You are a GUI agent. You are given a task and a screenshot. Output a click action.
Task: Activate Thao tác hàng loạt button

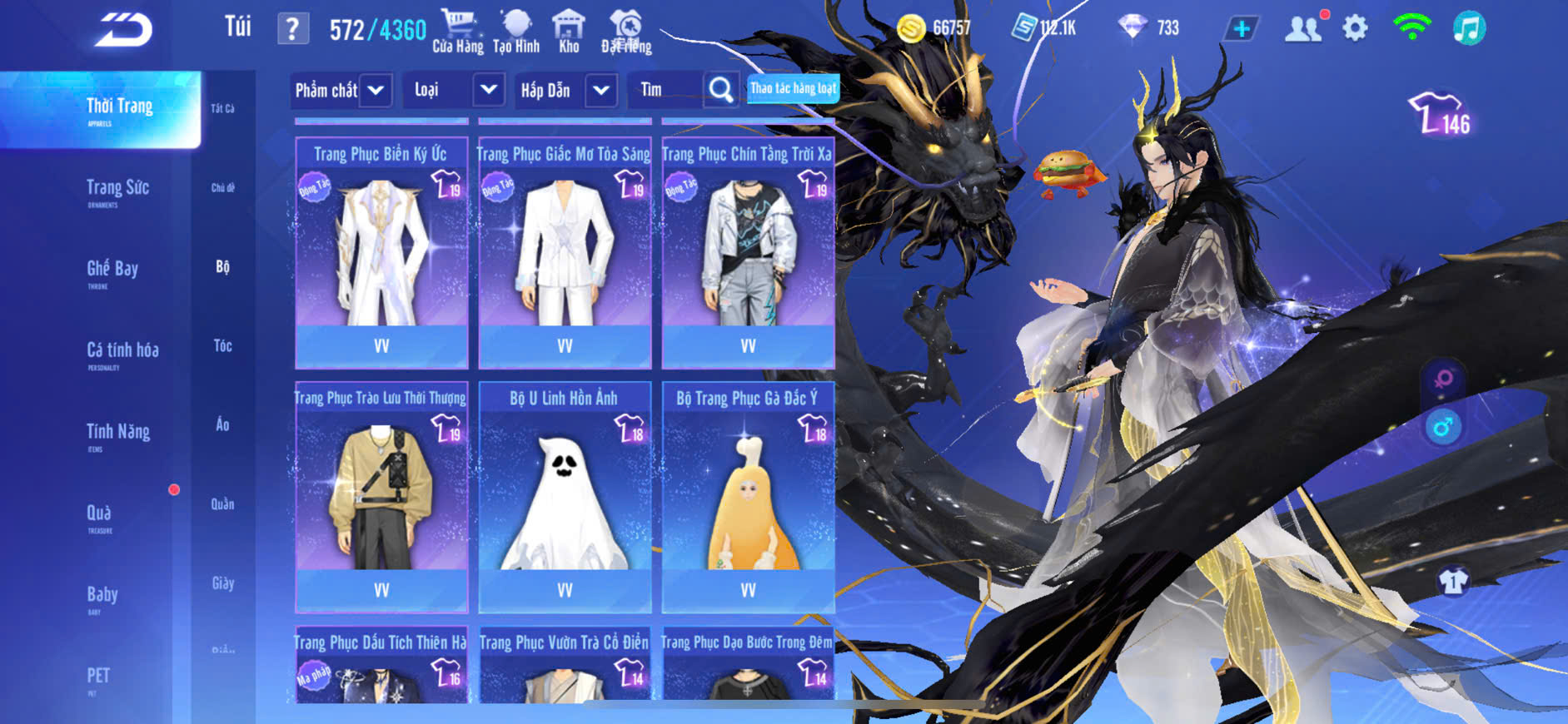click(793, 88)
